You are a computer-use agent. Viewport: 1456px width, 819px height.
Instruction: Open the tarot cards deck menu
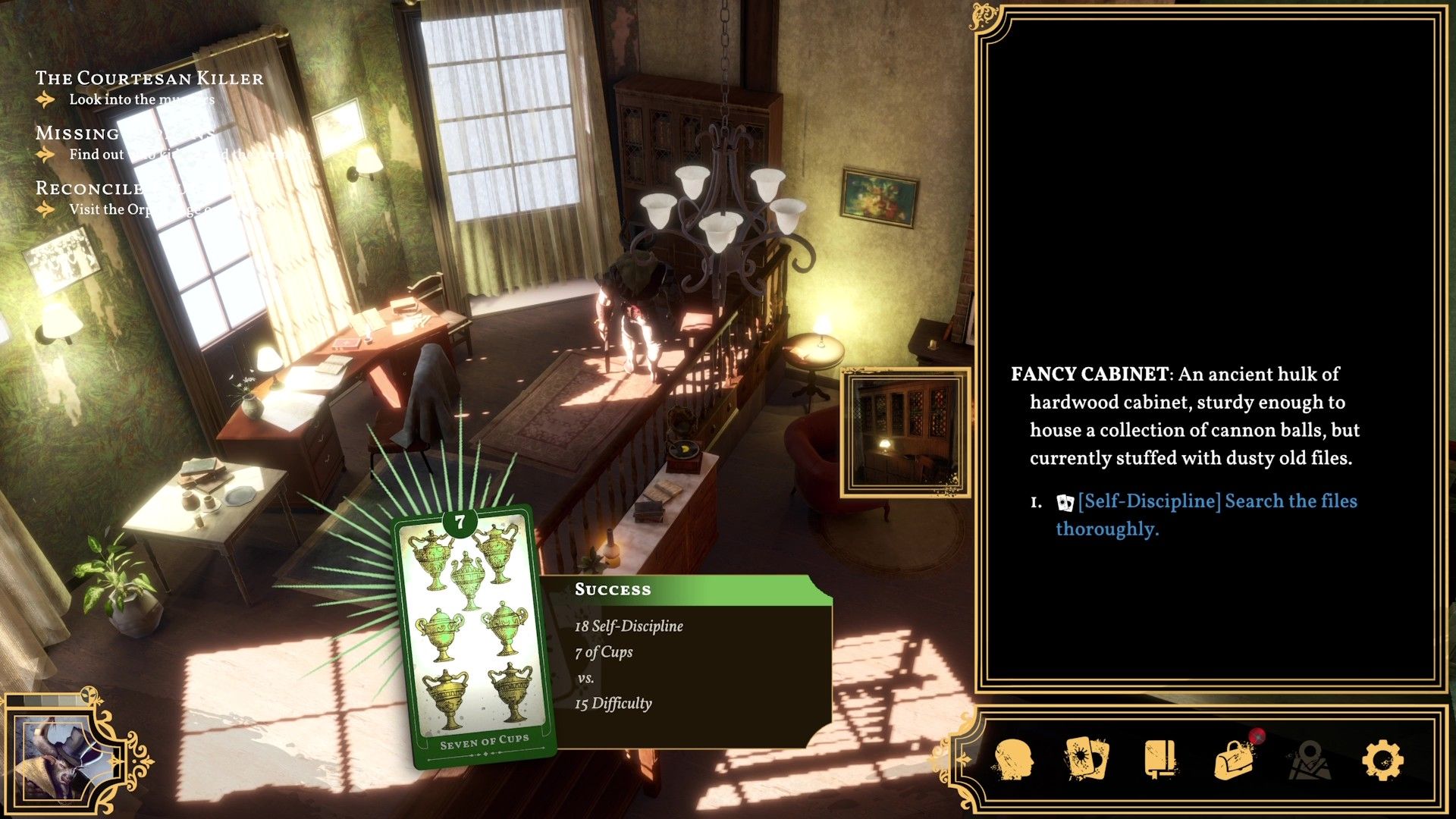1086,758
